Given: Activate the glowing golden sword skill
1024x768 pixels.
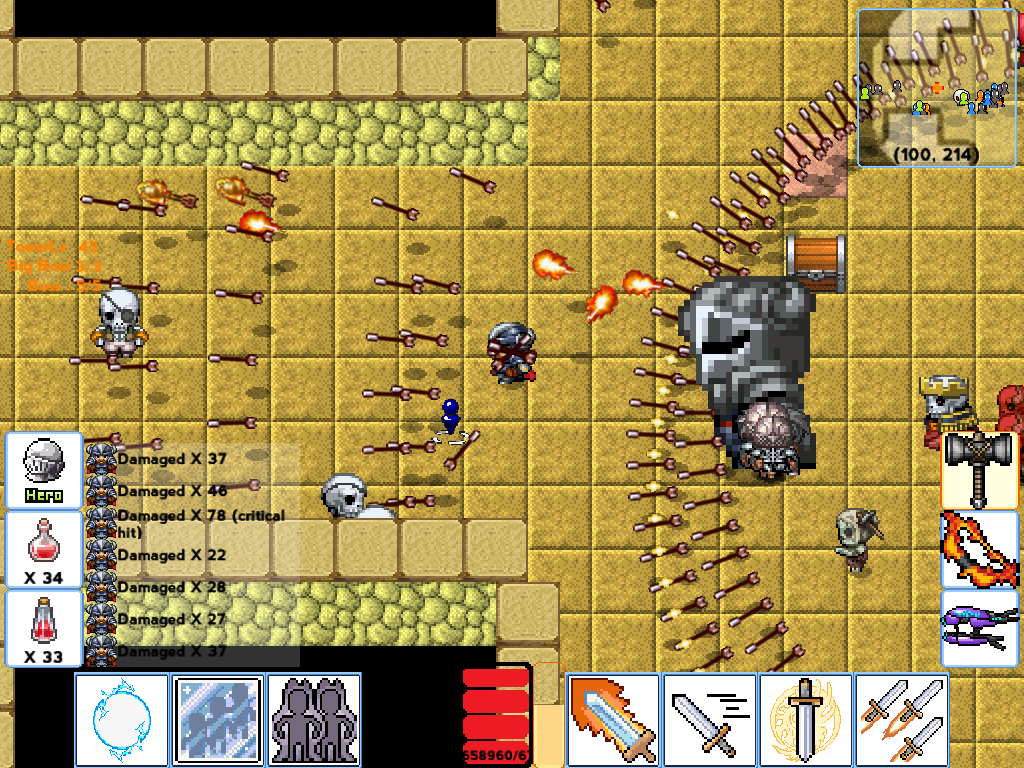Looking at the screenshot, I should click(805, 720).
